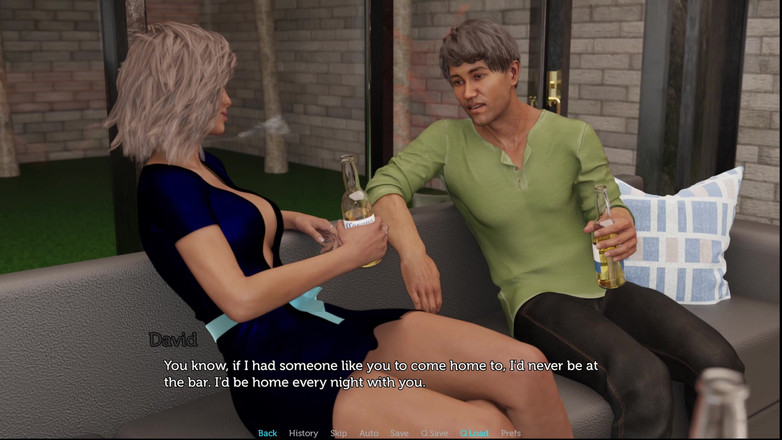This screenshot has width=782, height=440.
Task: Open the dialogue History log
Action: [x=303, y=433]
